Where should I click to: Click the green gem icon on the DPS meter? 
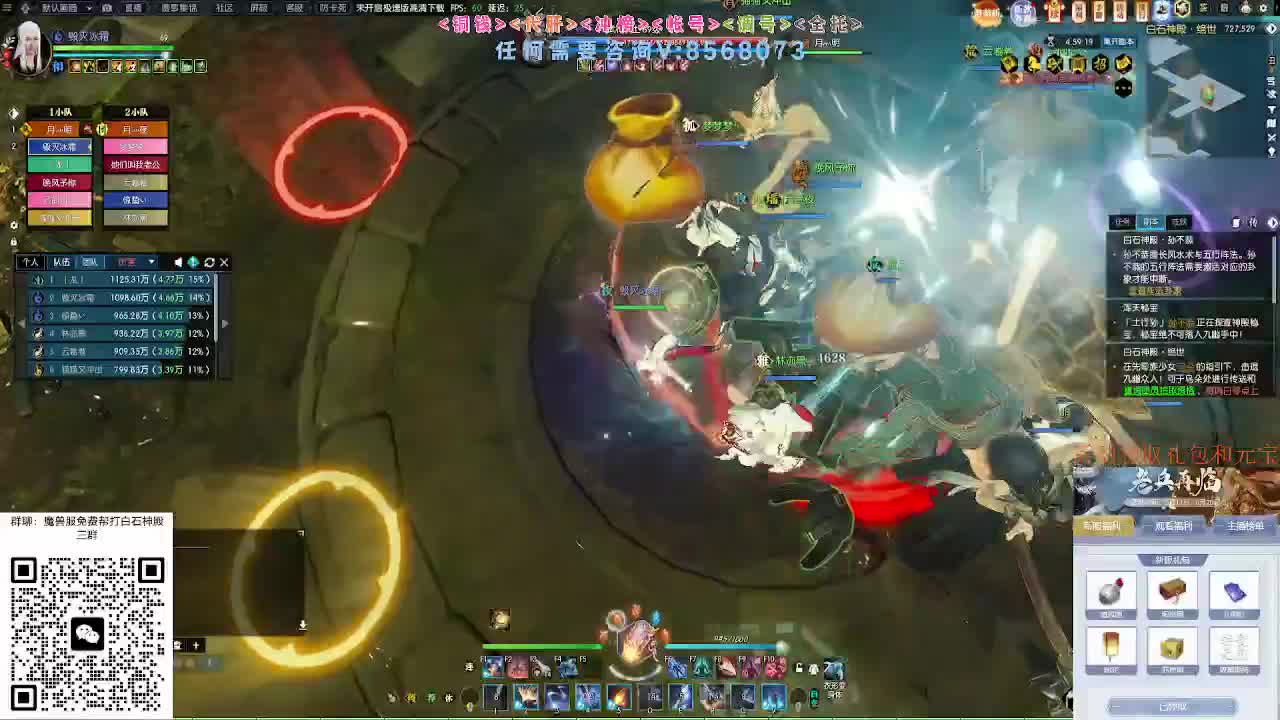(193, 261)
